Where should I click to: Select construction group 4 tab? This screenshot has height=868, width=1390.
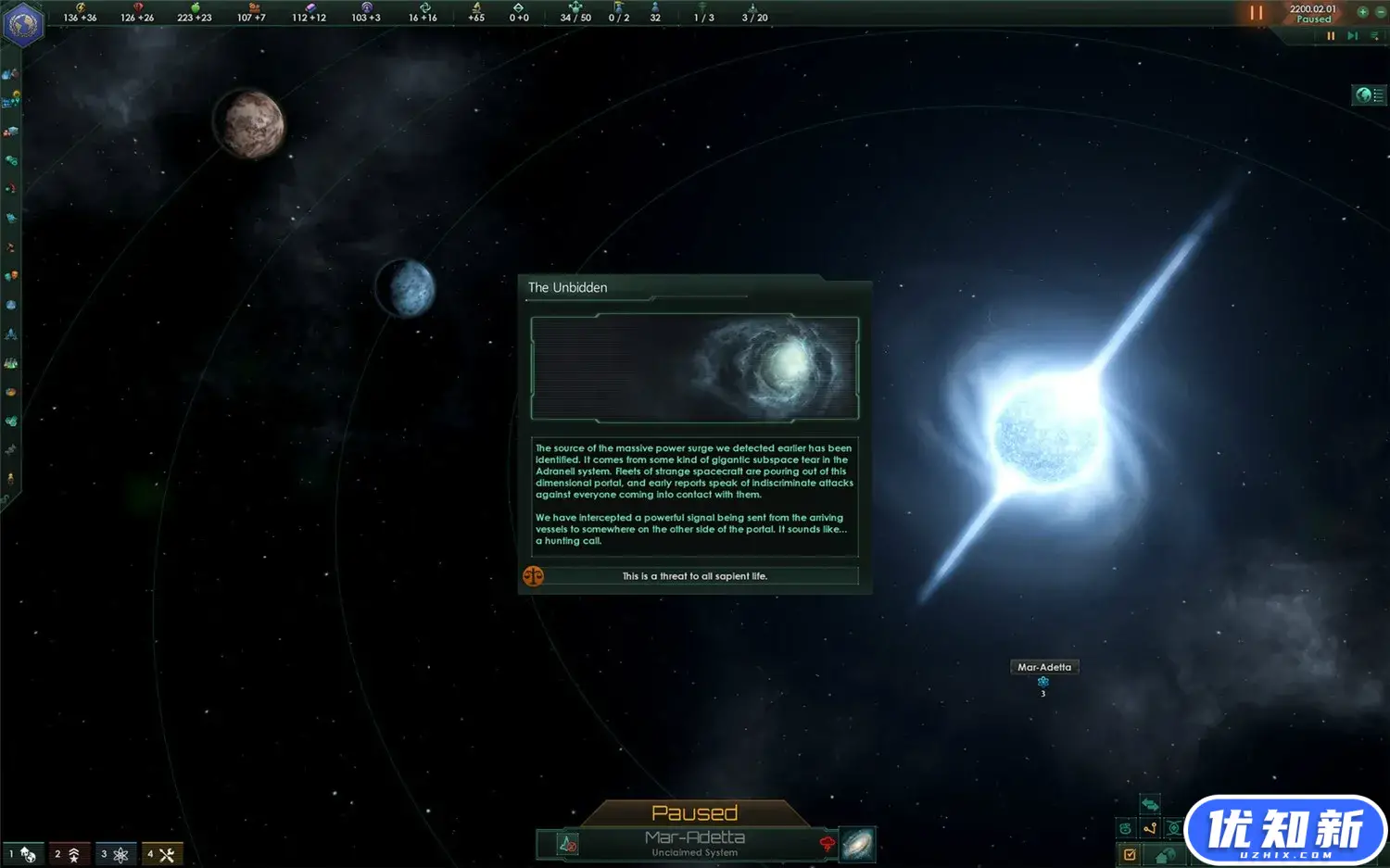[x=161, y=854]
